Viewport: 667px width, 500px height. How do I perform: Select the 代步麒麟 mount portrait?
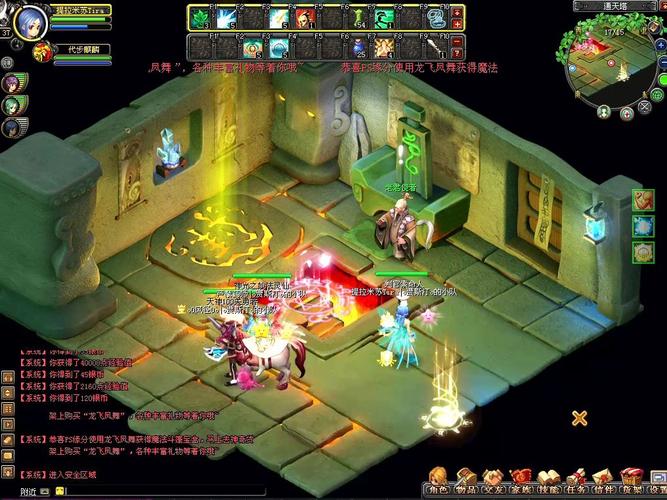pos(42,52)
